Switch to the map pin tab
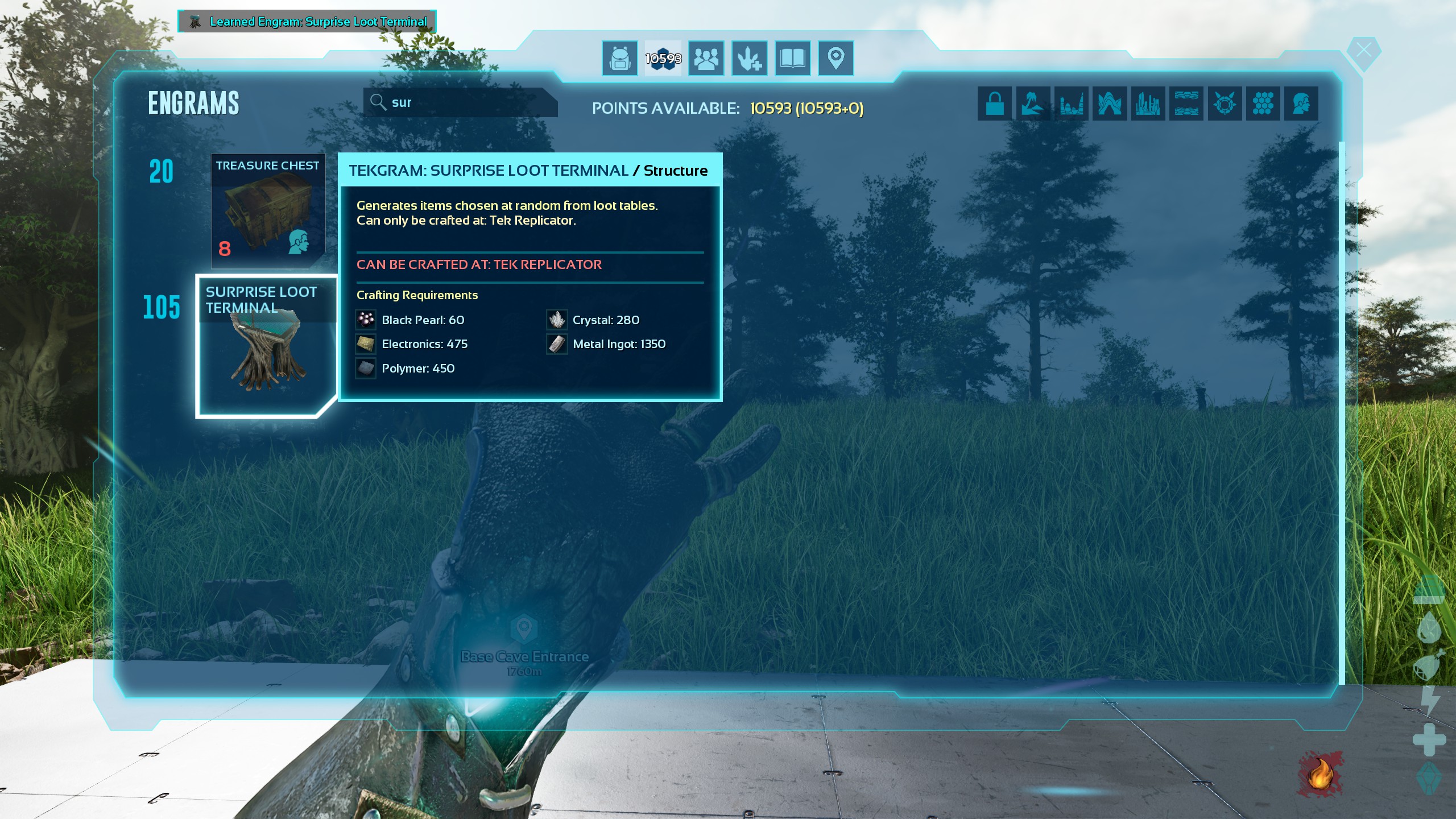This screenshot has width=1456, height=819. (835, 58)
